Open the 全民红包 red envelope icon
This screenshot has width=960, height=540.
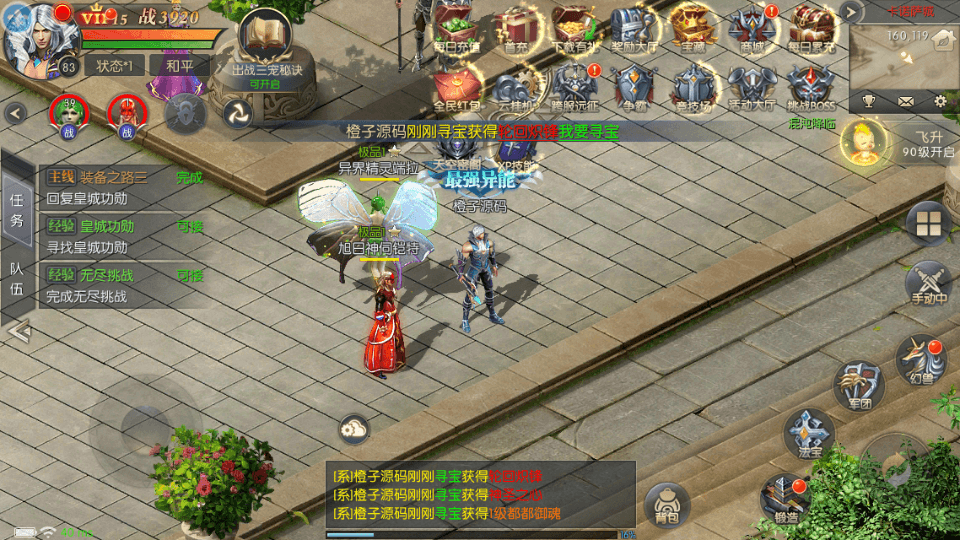(457, 88)
